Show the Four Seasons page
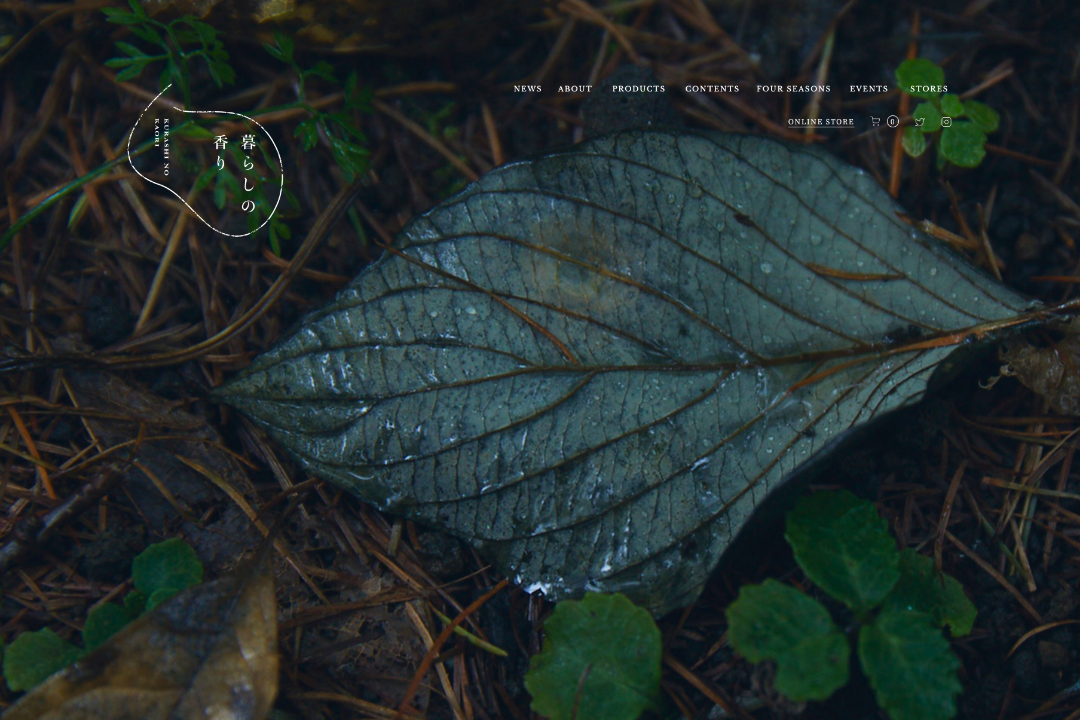This screenshot has width=1080, height=720. click(793, 89)
